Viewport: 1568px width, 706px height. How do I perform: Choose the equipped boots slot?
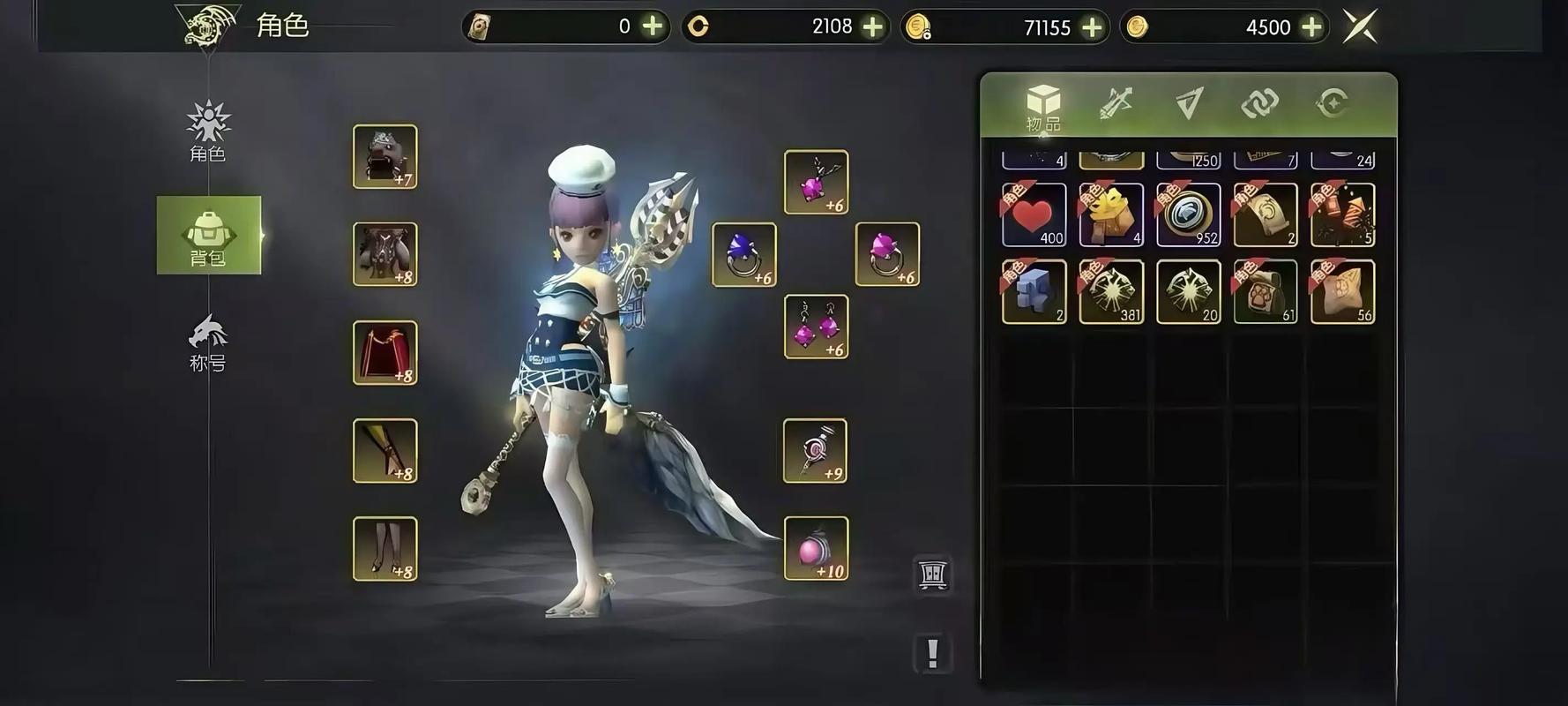[385, 548]
